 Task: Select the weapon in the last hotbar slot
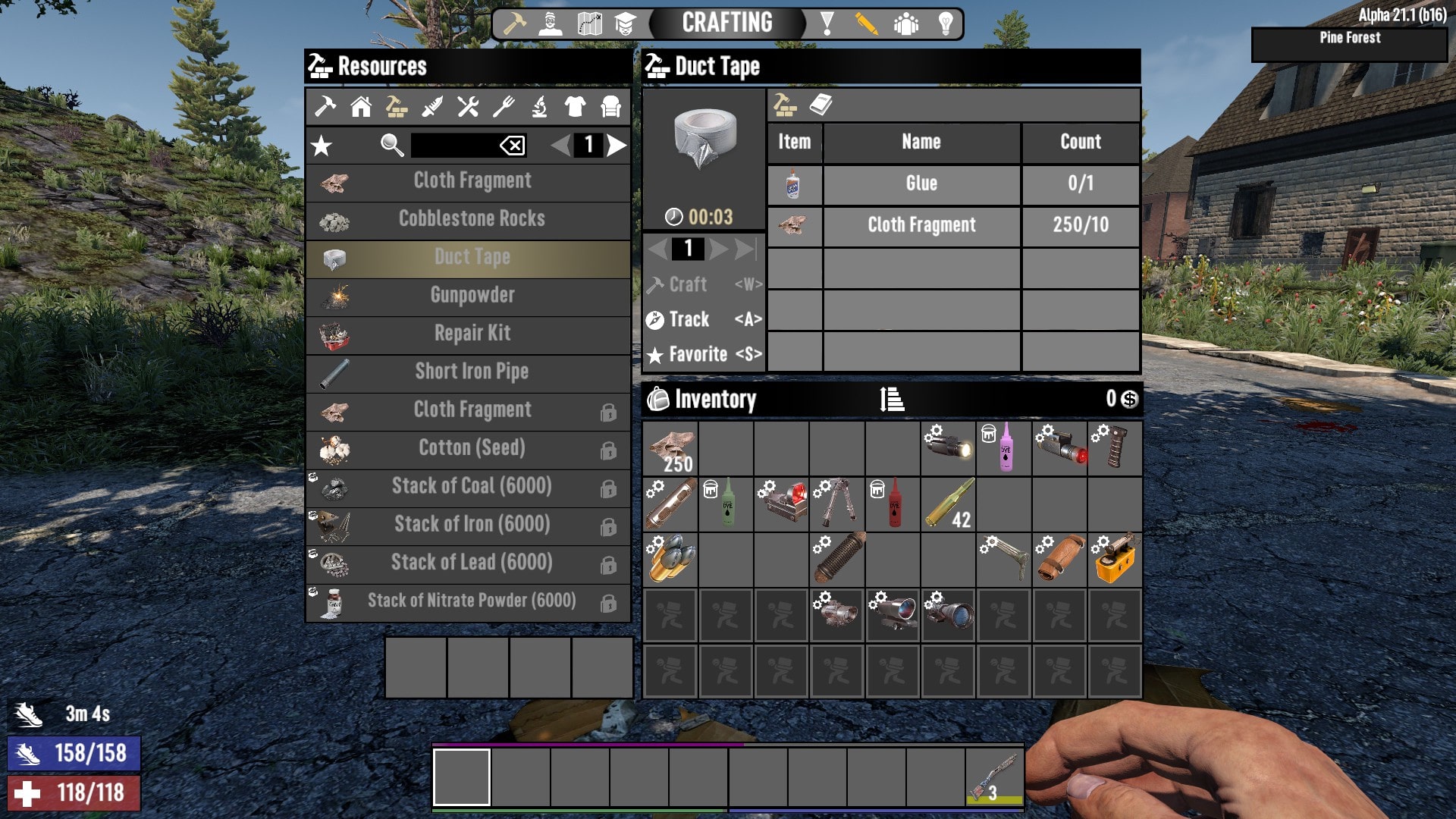pos(994,777)
